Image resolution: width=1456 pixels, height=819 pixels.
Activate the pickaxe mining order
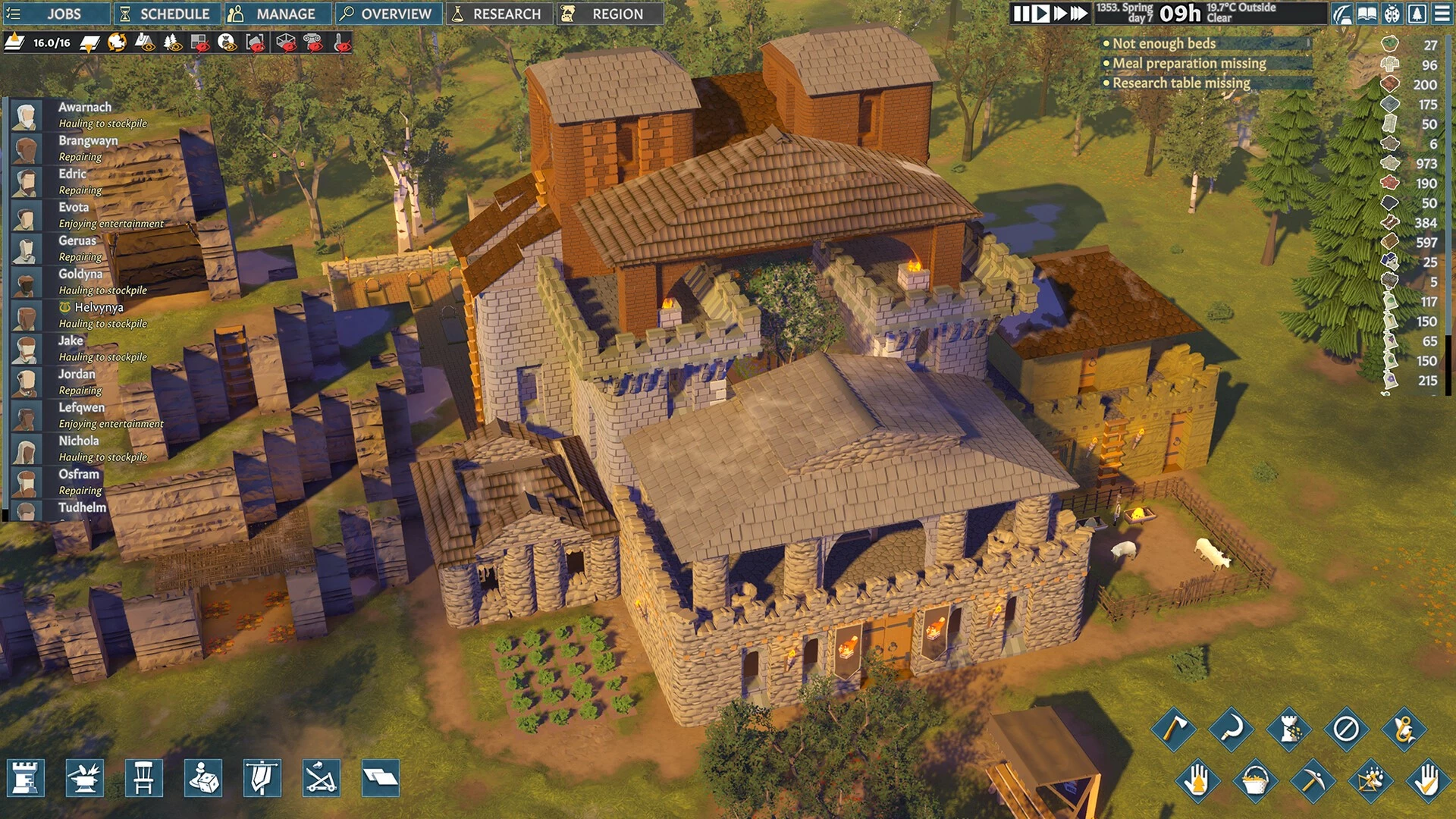point(1312,780)
